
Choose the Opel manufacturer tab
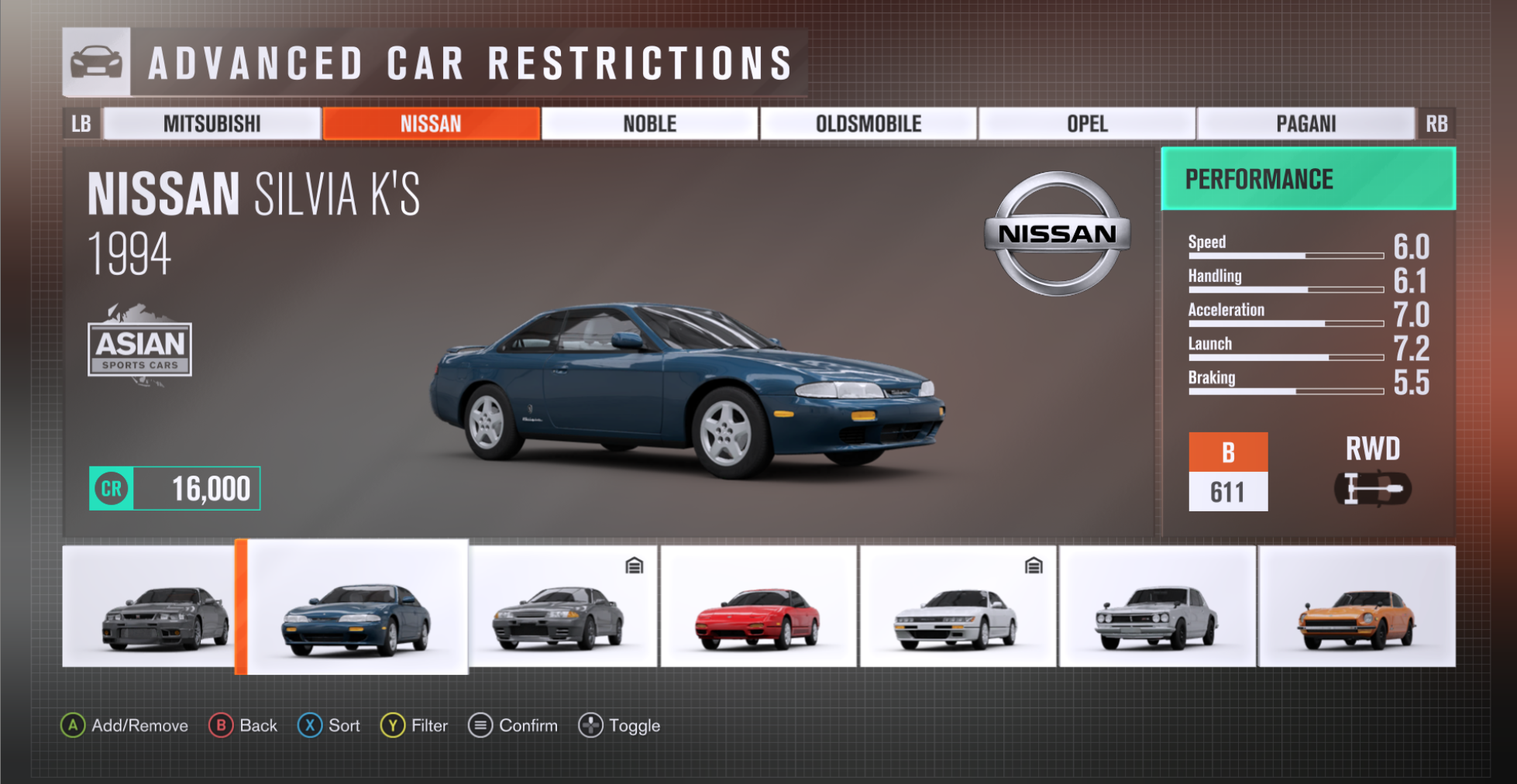(1087, 124)
